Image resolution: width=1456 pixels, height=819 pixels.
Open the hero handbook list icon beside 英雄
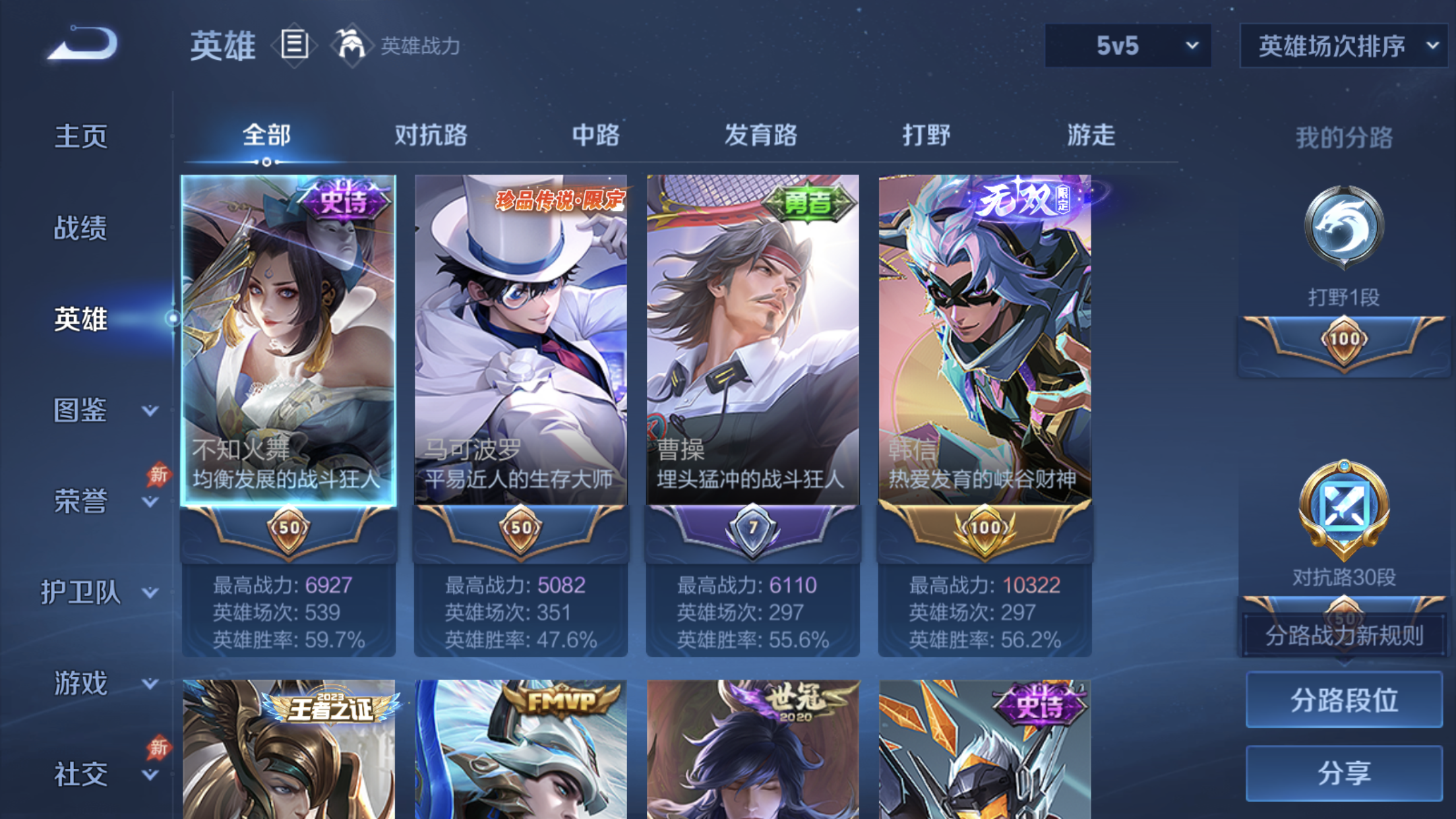[294, 45]
